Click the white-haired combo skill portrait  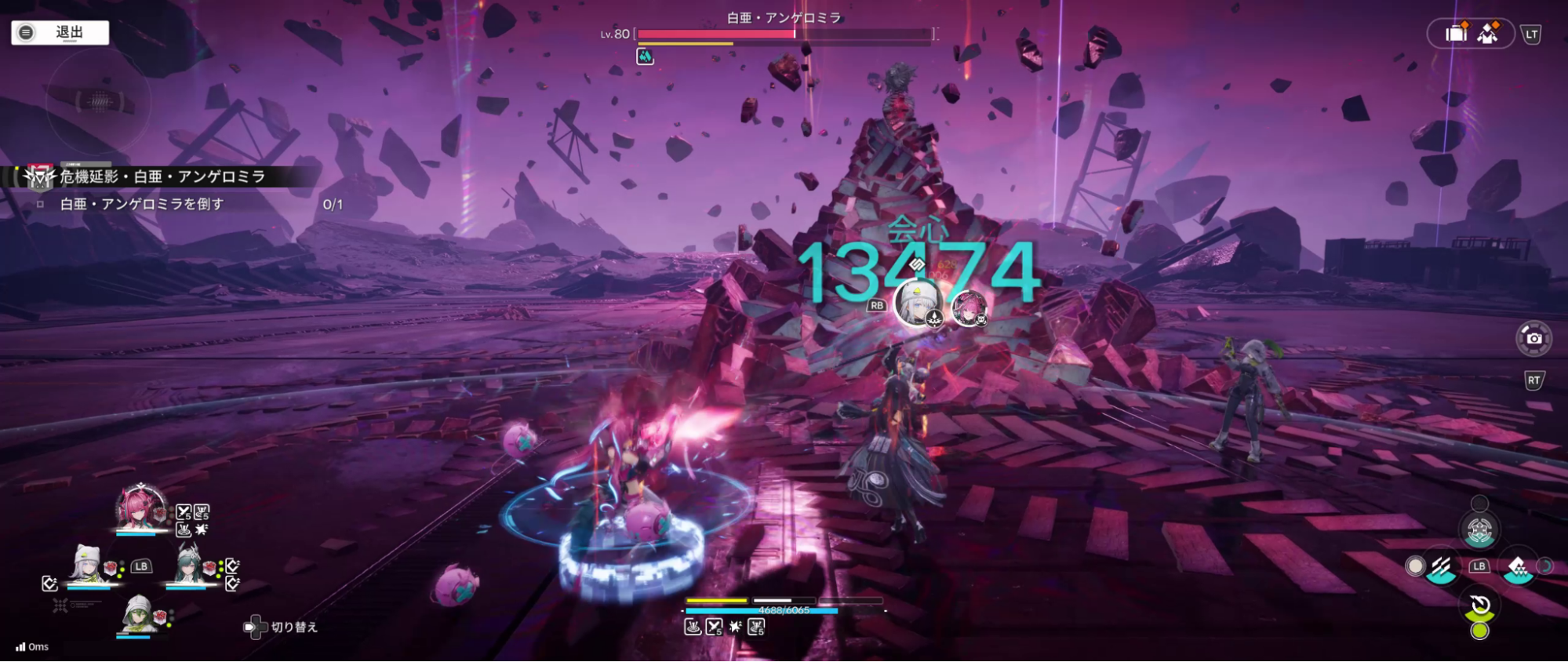917,303
